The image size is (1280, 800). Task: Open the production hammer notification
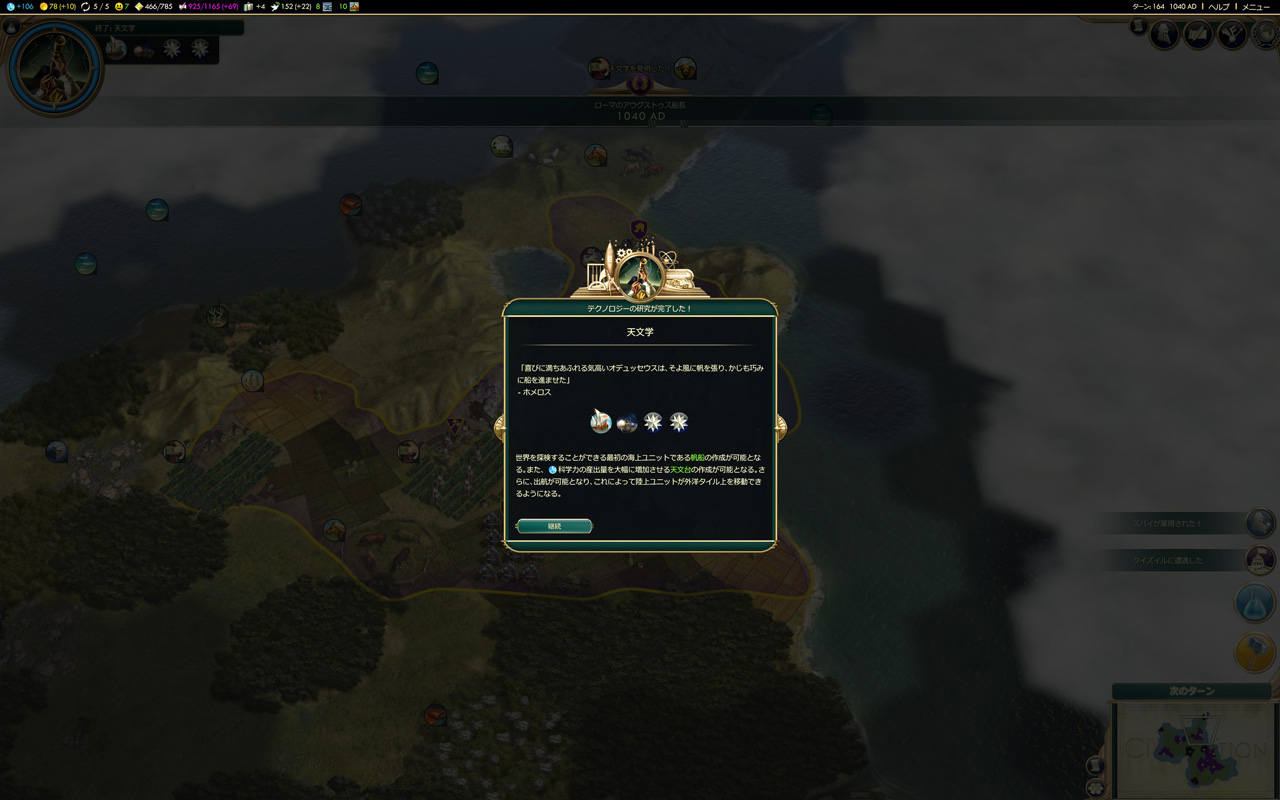tap(1256, 652)
